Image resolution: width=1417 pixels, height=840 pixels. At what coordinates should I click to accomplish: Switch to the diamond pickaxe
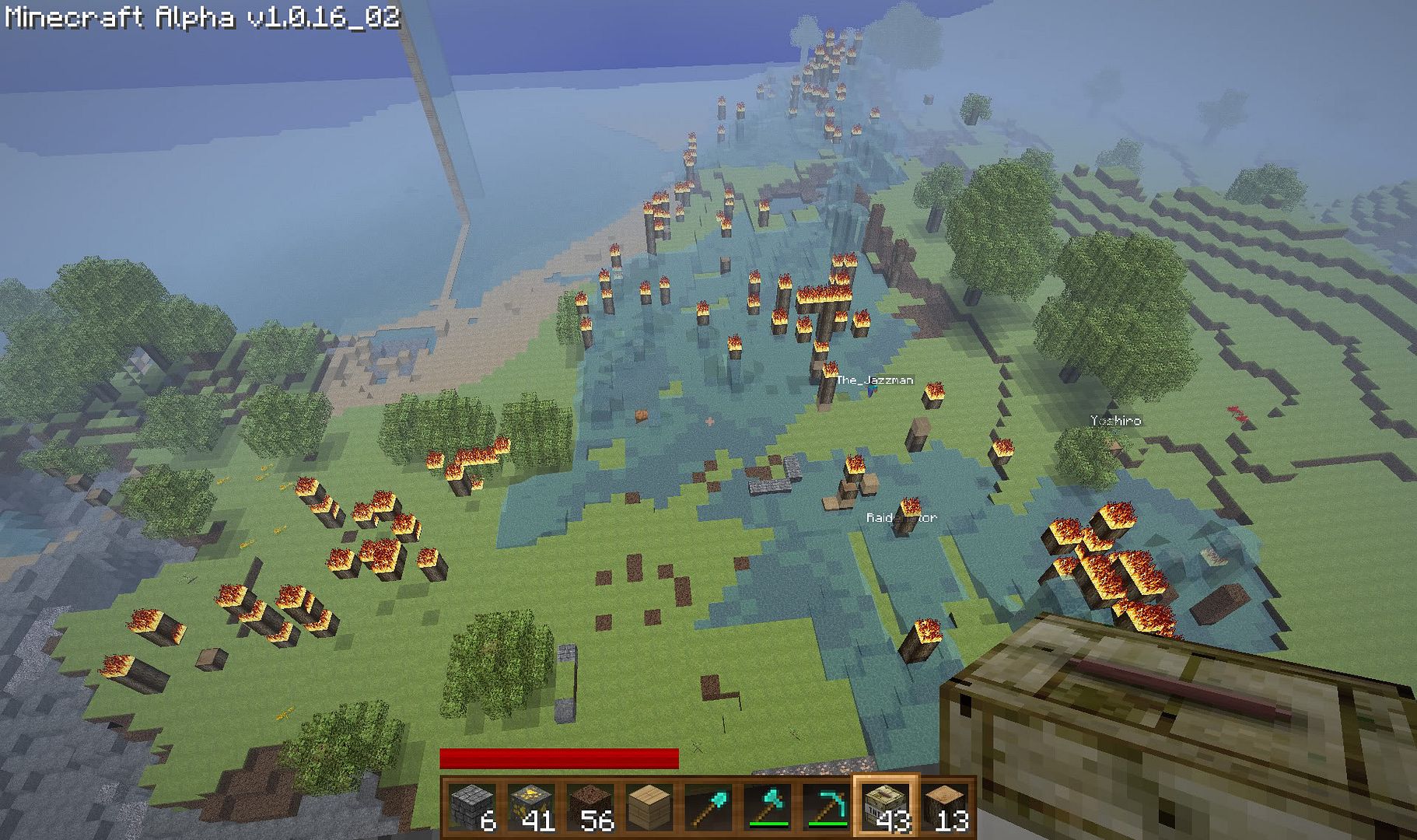pos(826,807)
